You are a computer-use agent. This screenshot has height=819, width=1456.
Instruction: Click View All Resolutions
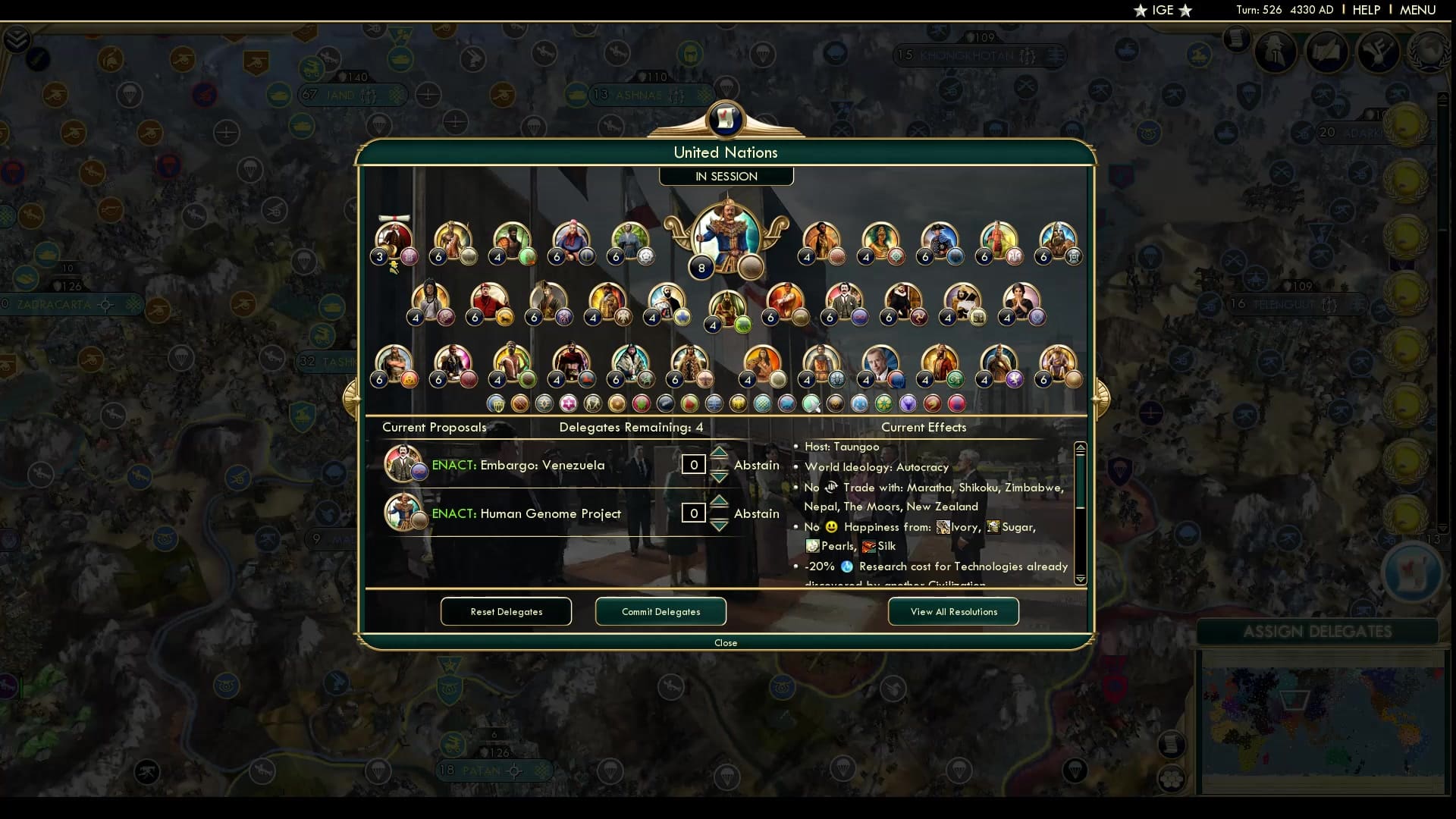952,611
